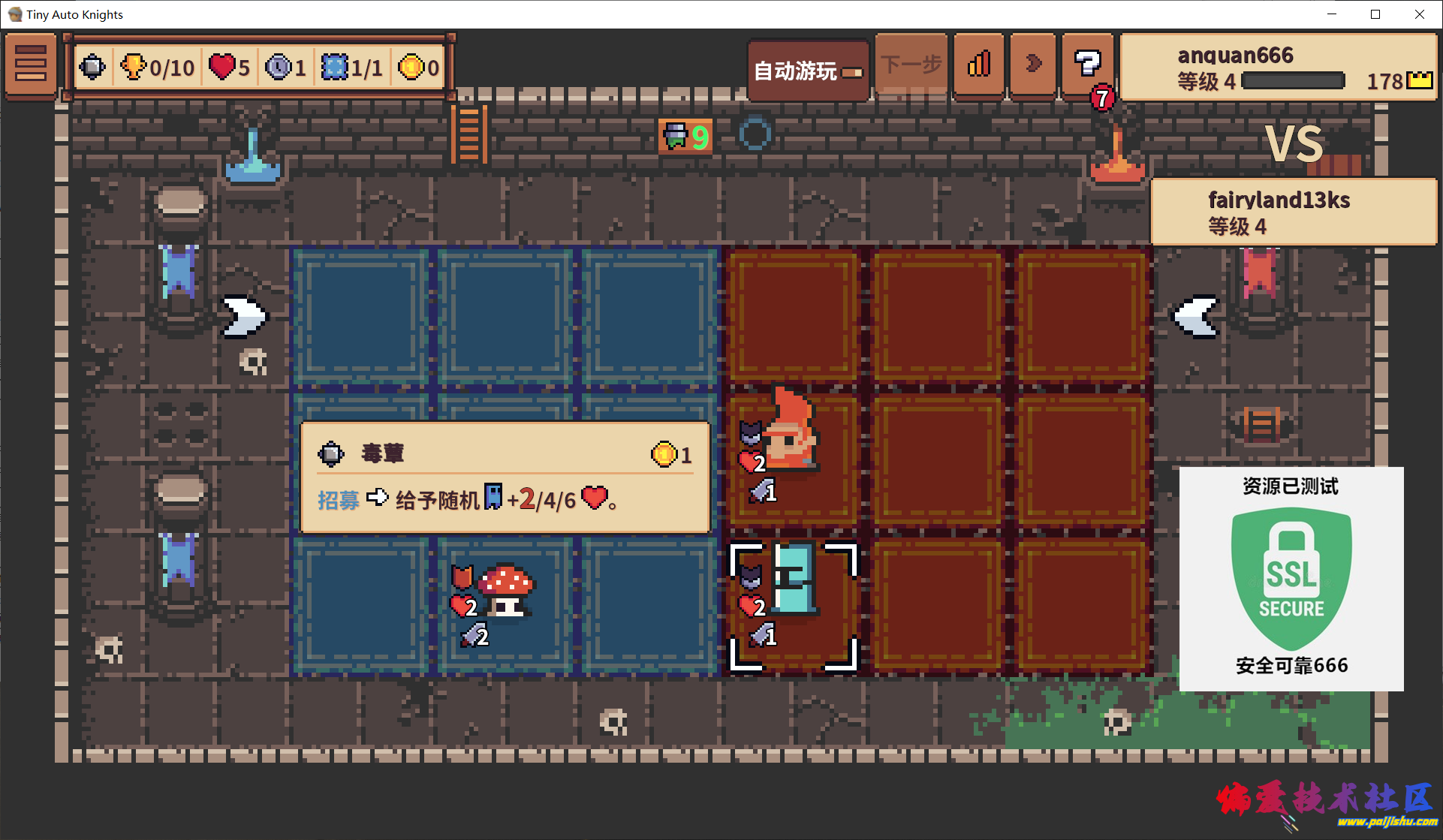1443x840 pixels.
Task: Select the cyan door enemy unit
Action: pos(794,578)
